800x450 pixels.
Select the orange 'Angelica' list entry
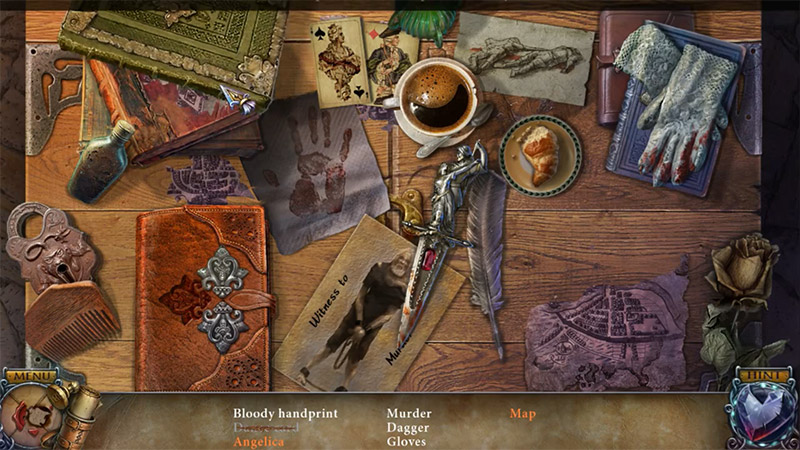[259, 441]
